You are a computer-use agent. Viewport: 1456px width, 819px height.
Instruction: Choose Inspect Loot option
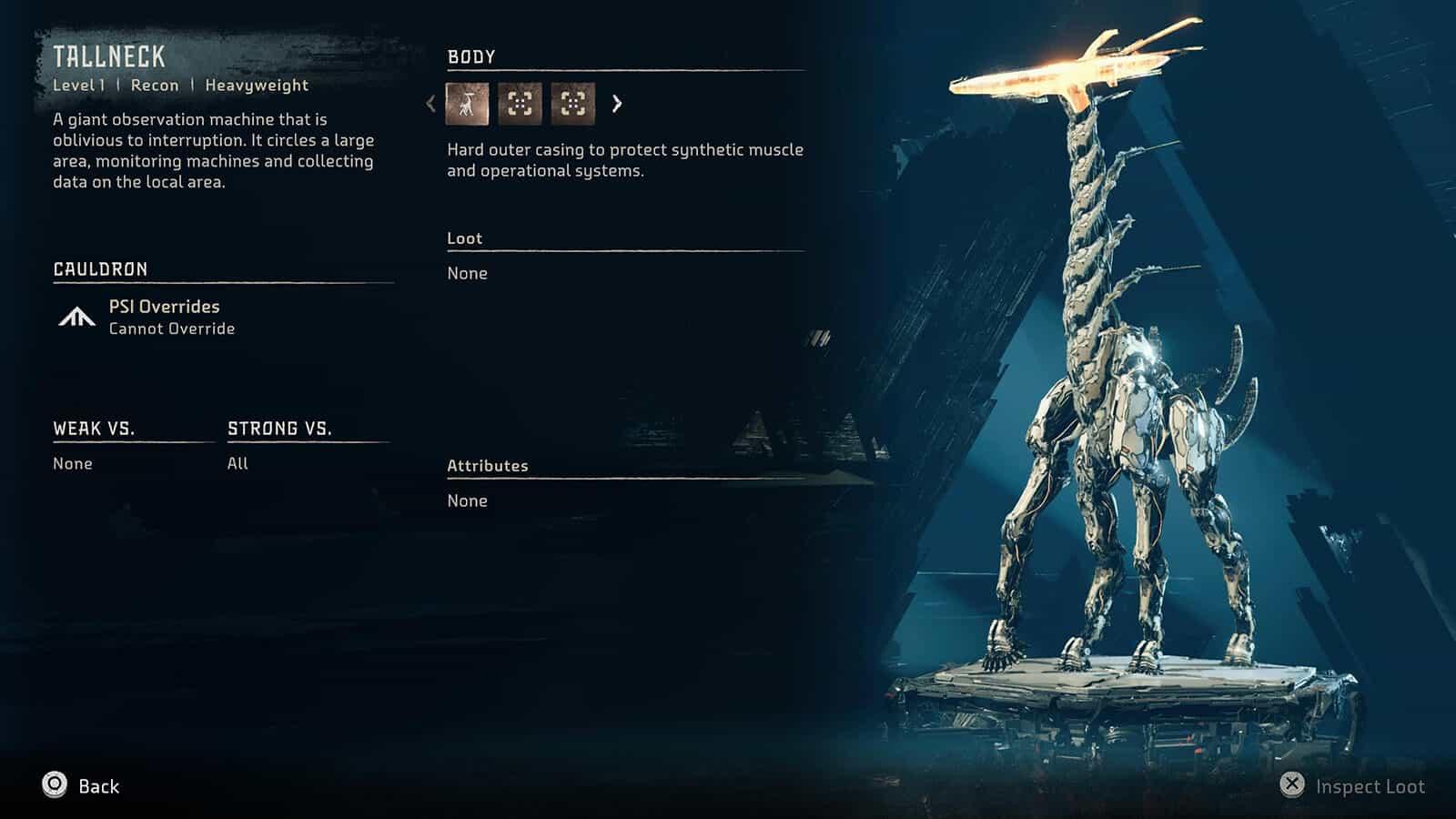point(1352,786)
